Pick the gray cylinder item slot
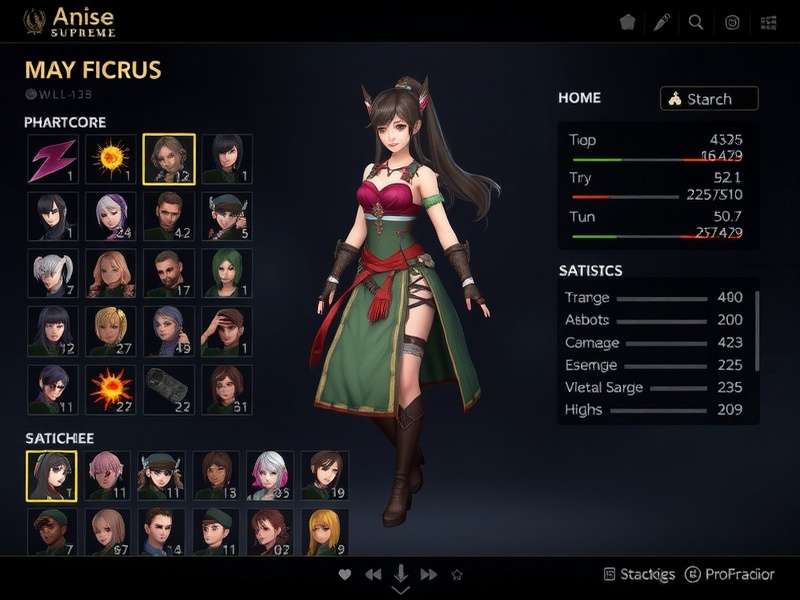 pyautogui.click(x=168, y=388)
